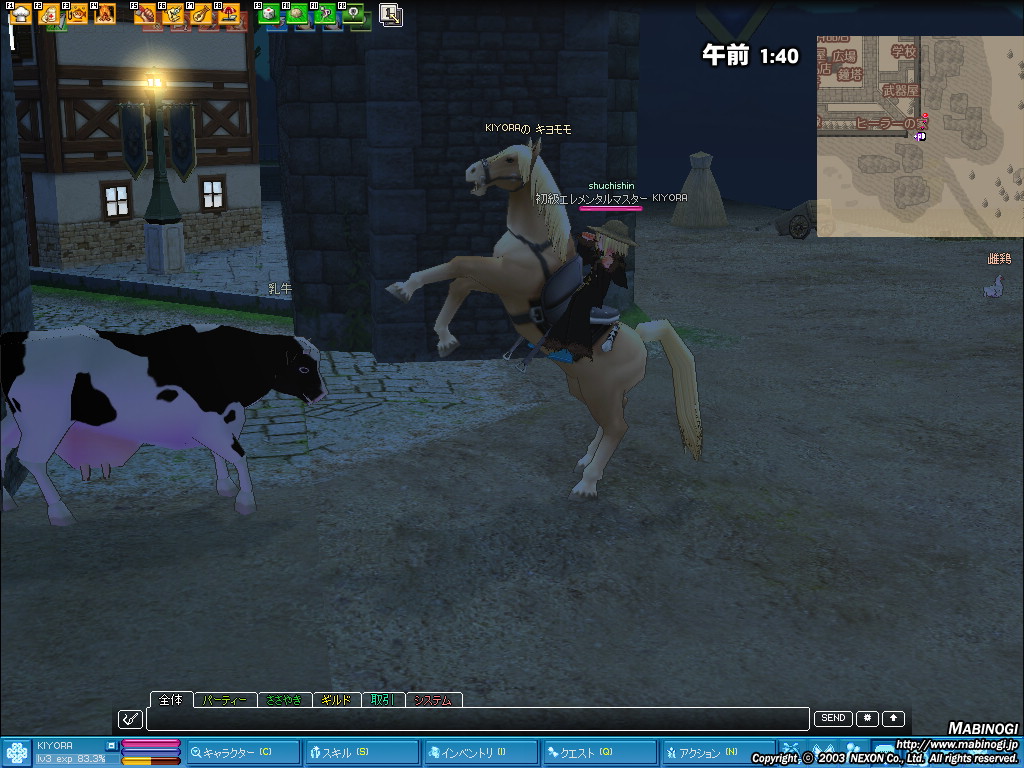
Task: Click the beach umbrella rest icon
Action: pyautogui.click(x=228, y=15)
